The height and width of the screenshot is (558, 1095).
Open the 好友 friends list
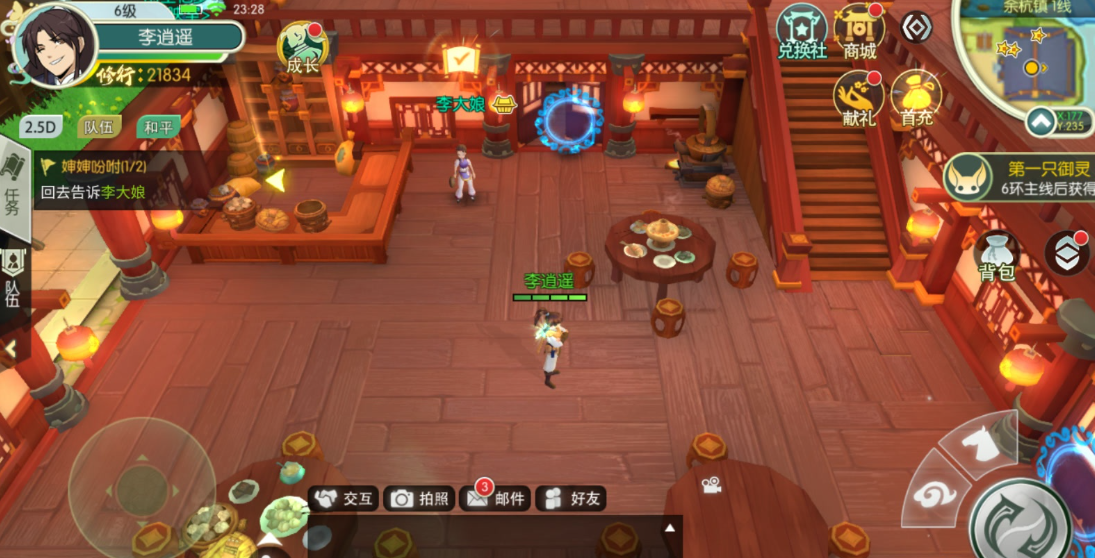(572, 498)
